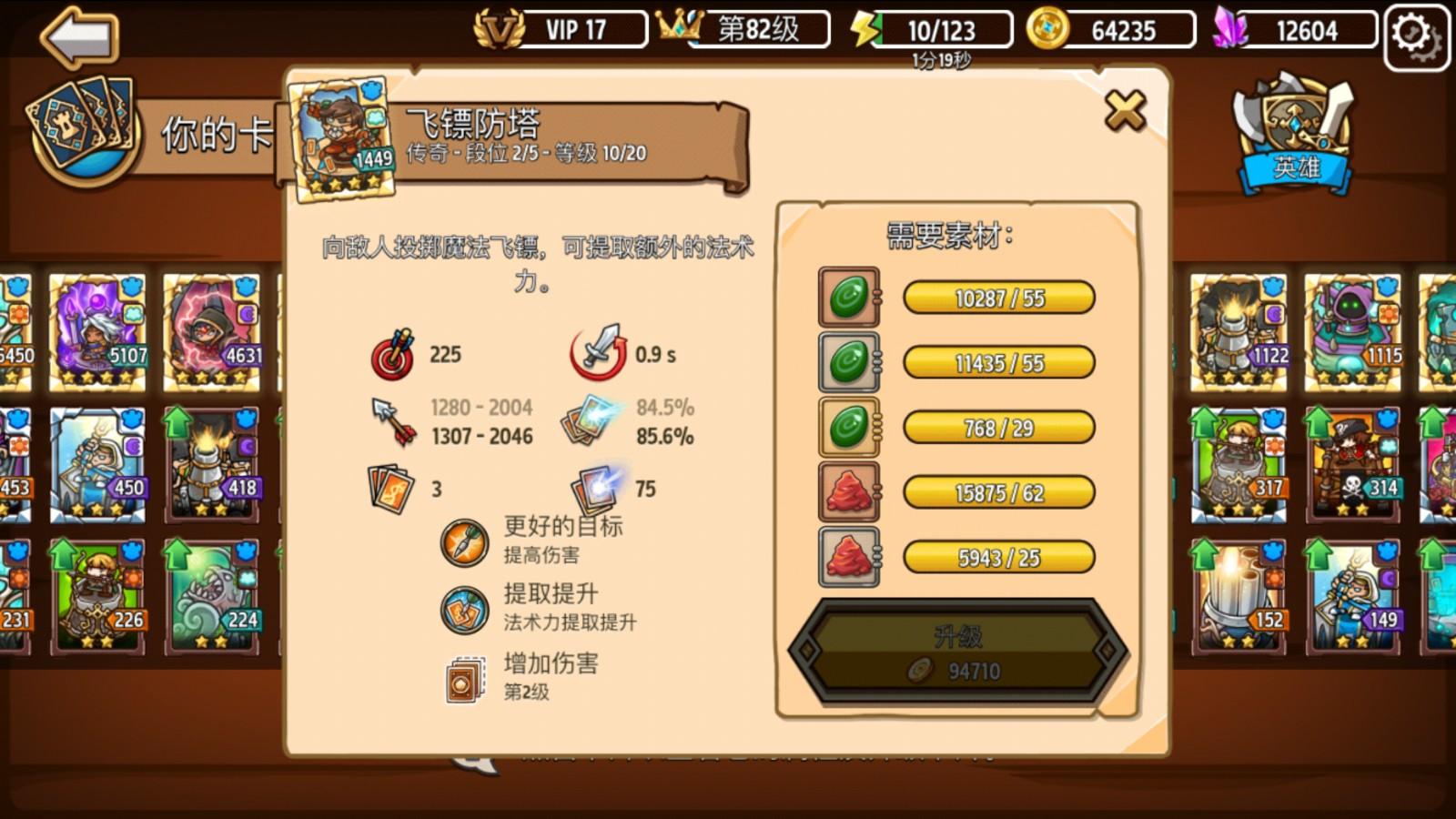Click the attack range target icon showing 225
This screenshot has height=819, width=1456.
391,354
